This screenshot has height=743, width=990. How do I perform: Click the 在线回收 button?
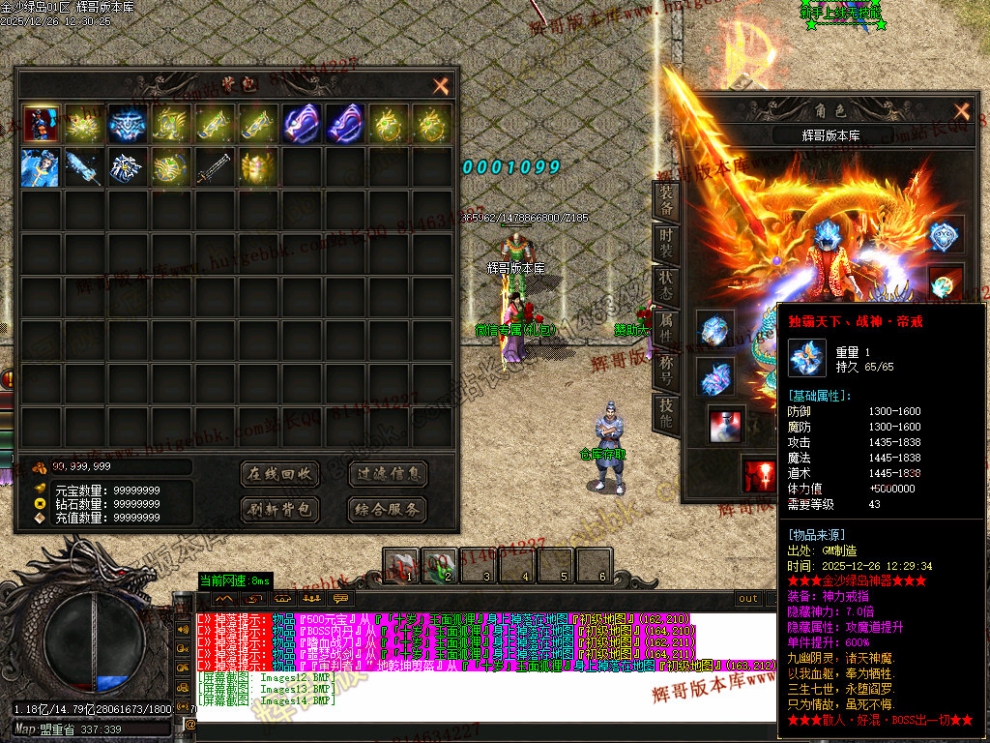(x=280, y=473)
